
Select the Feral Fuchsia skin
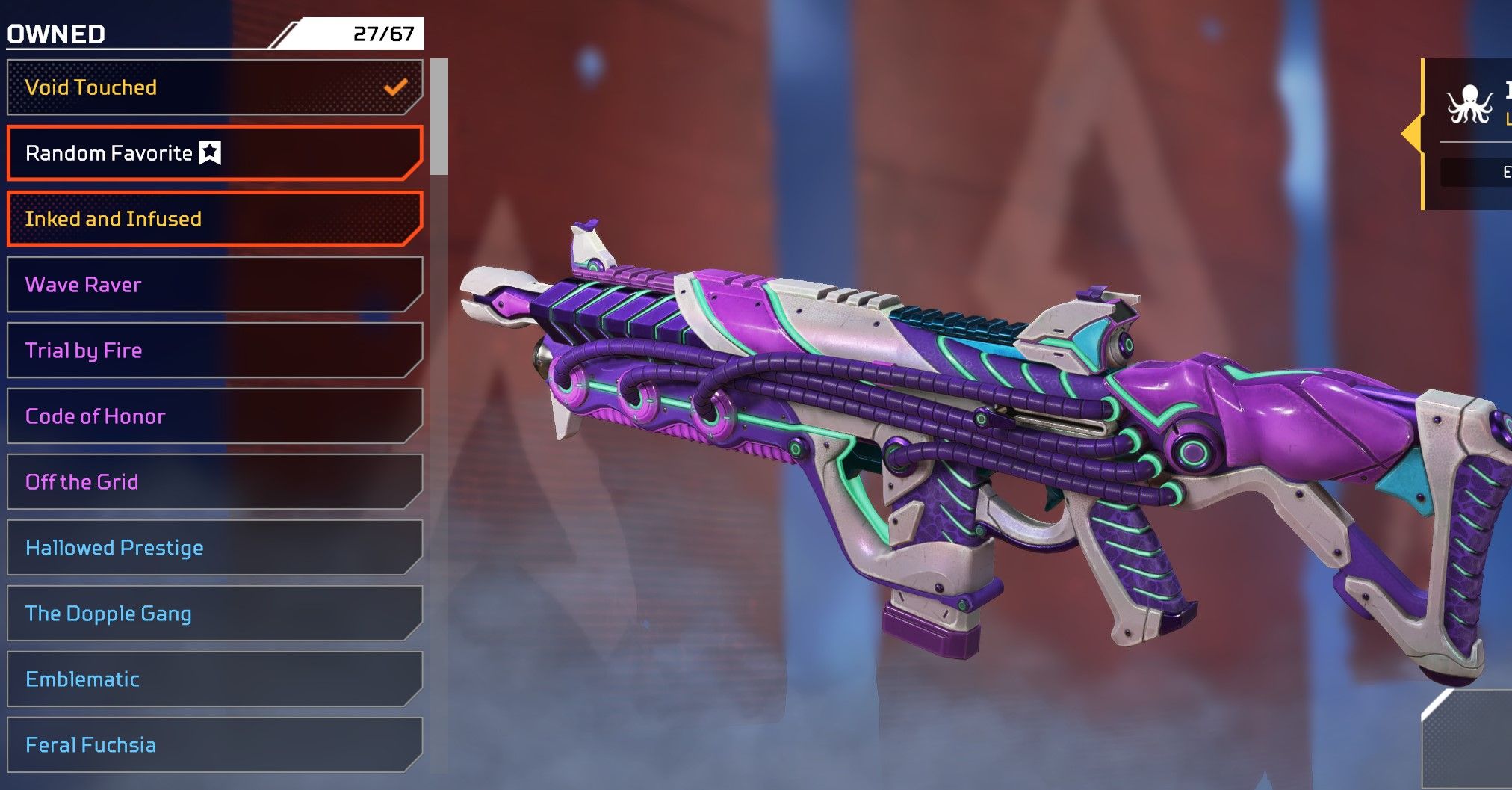click(x=214, y=745)
